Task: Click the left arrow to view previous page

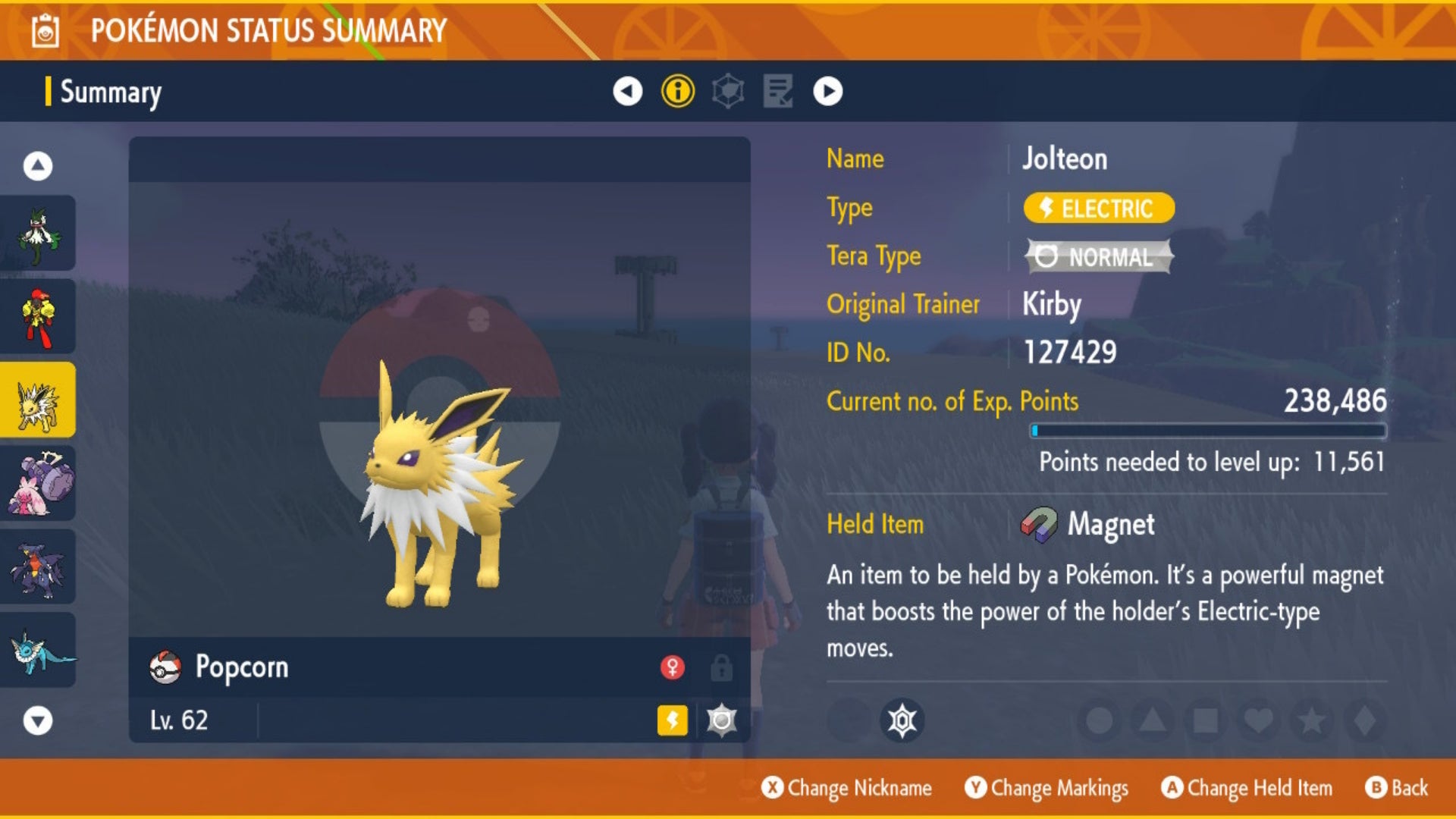Action: tap(627, 93)
